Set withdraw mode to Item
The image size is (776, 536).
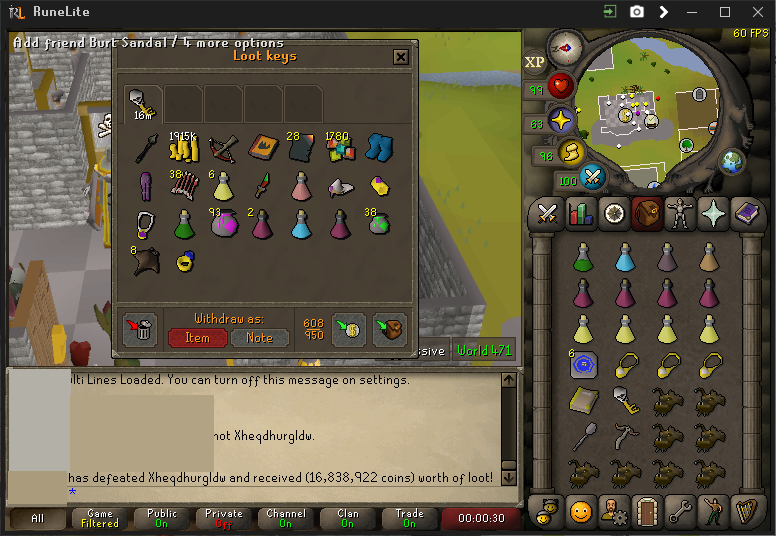197,338
